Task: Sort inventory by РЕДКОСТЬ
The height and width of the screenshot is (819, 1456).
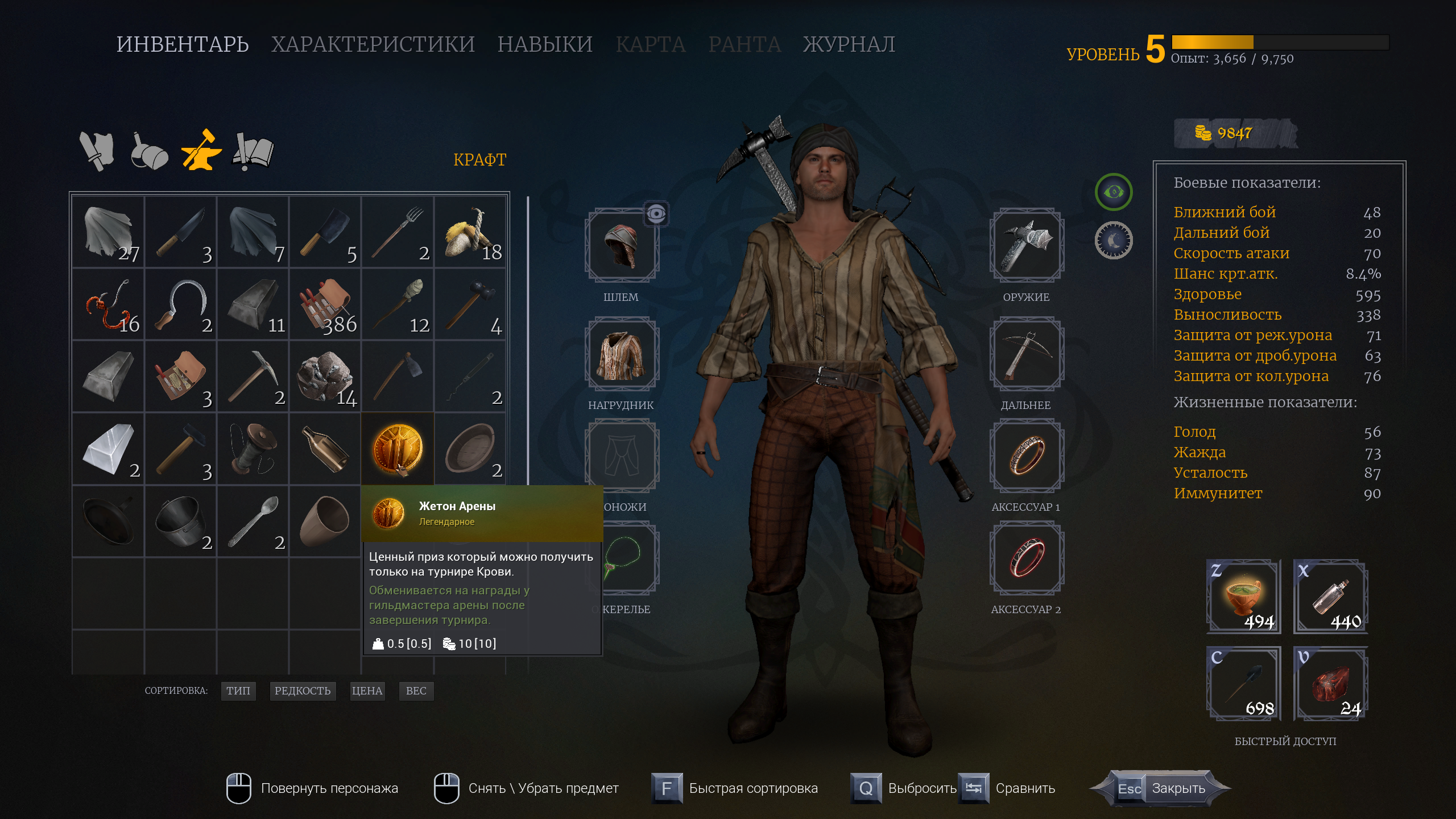Action: 302,690
